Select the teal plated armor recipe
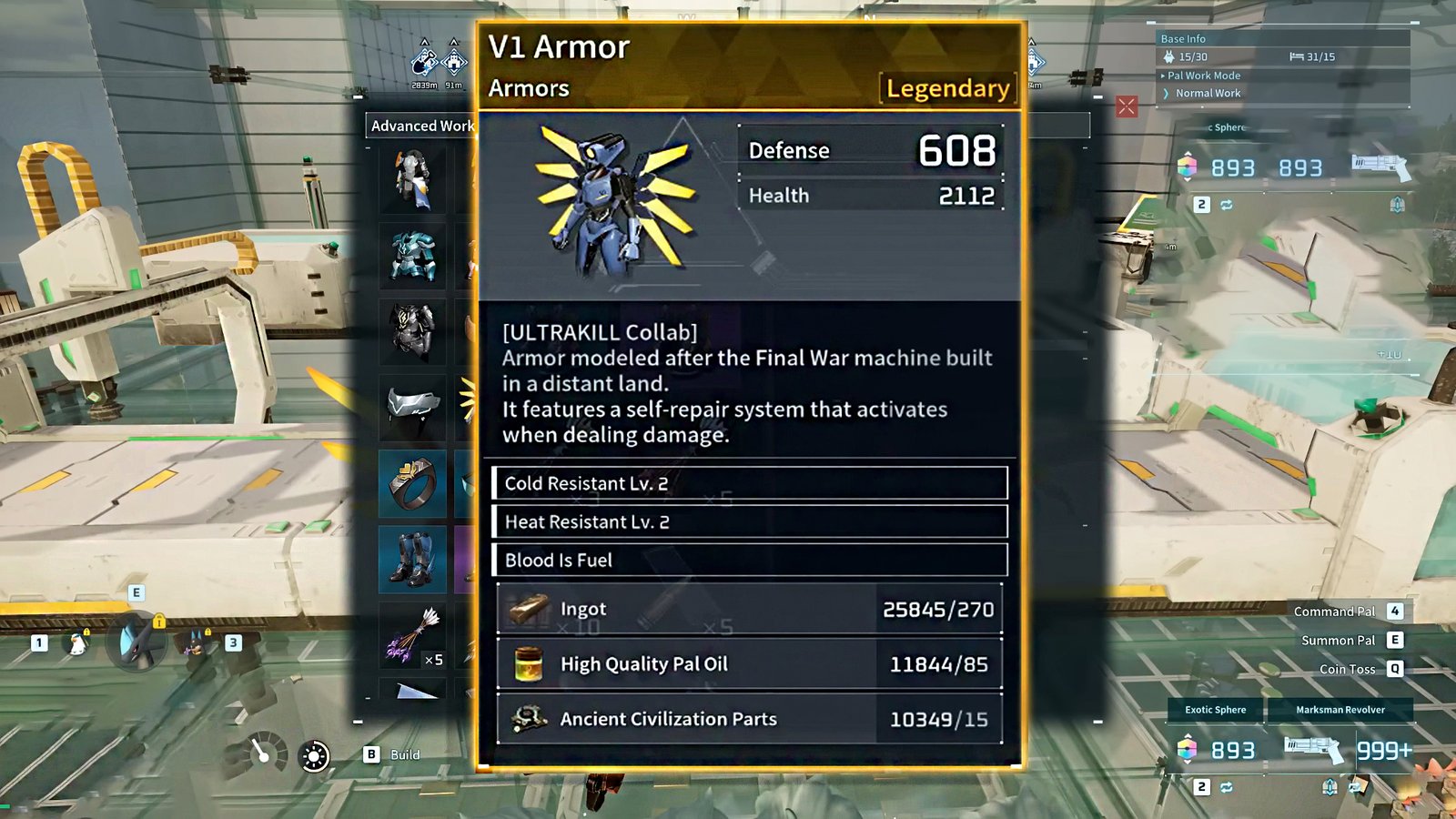The image size is (1456, 819). [x=412, y=256]
